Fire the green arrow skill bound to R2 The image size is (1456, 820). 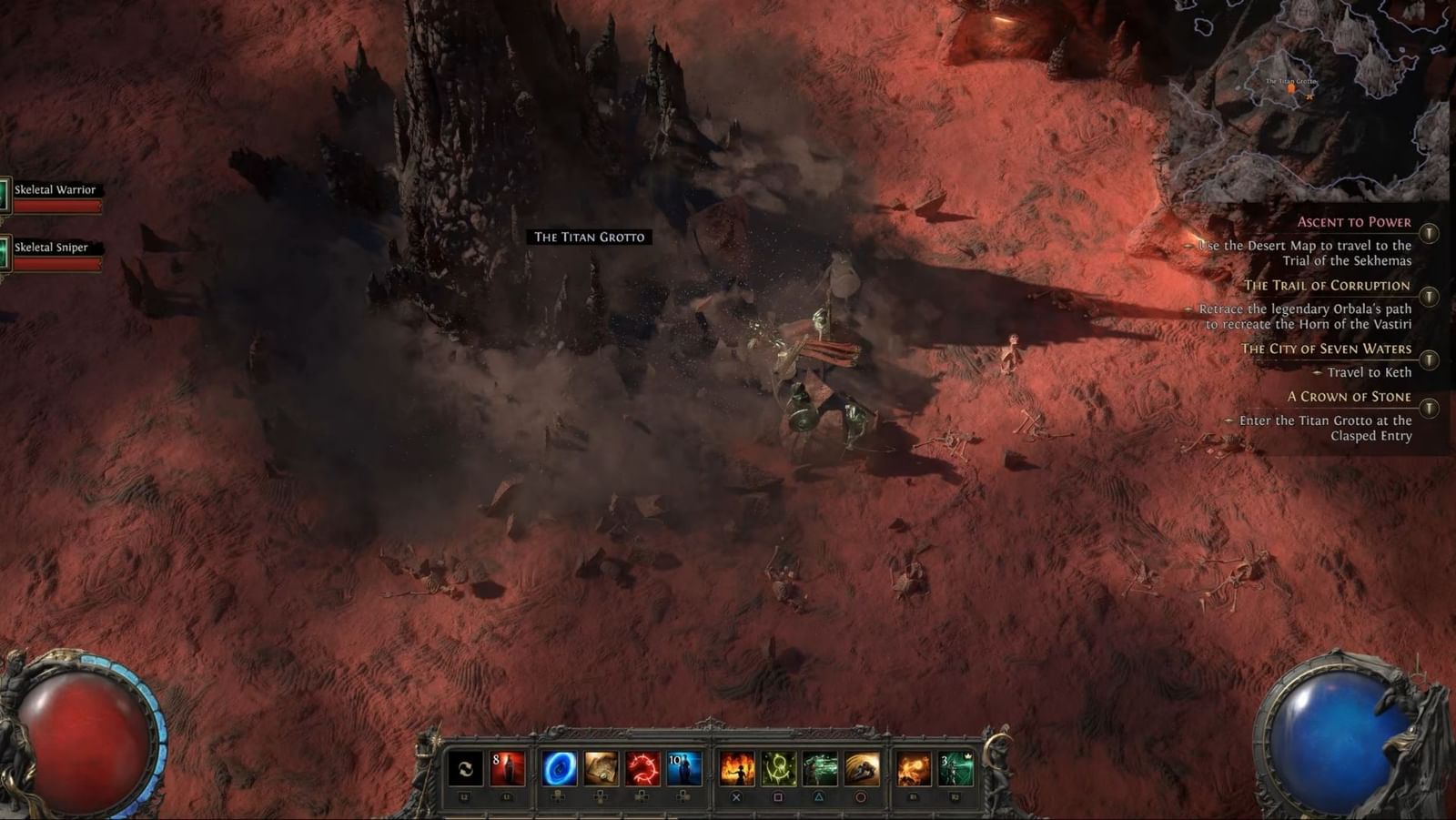(x=955, y=768)
